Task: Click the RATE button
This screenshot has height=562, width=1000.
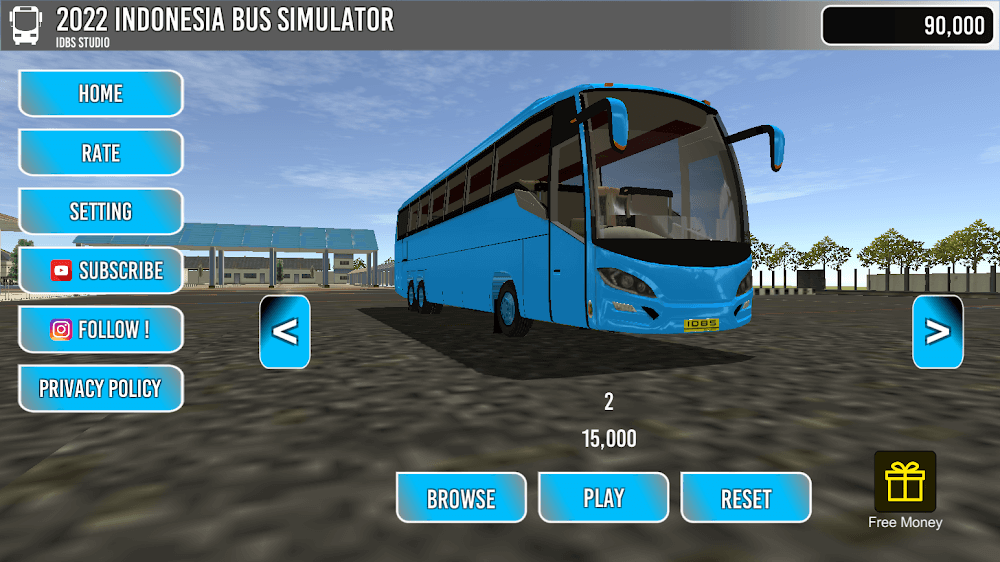Action: pos(100,153)
